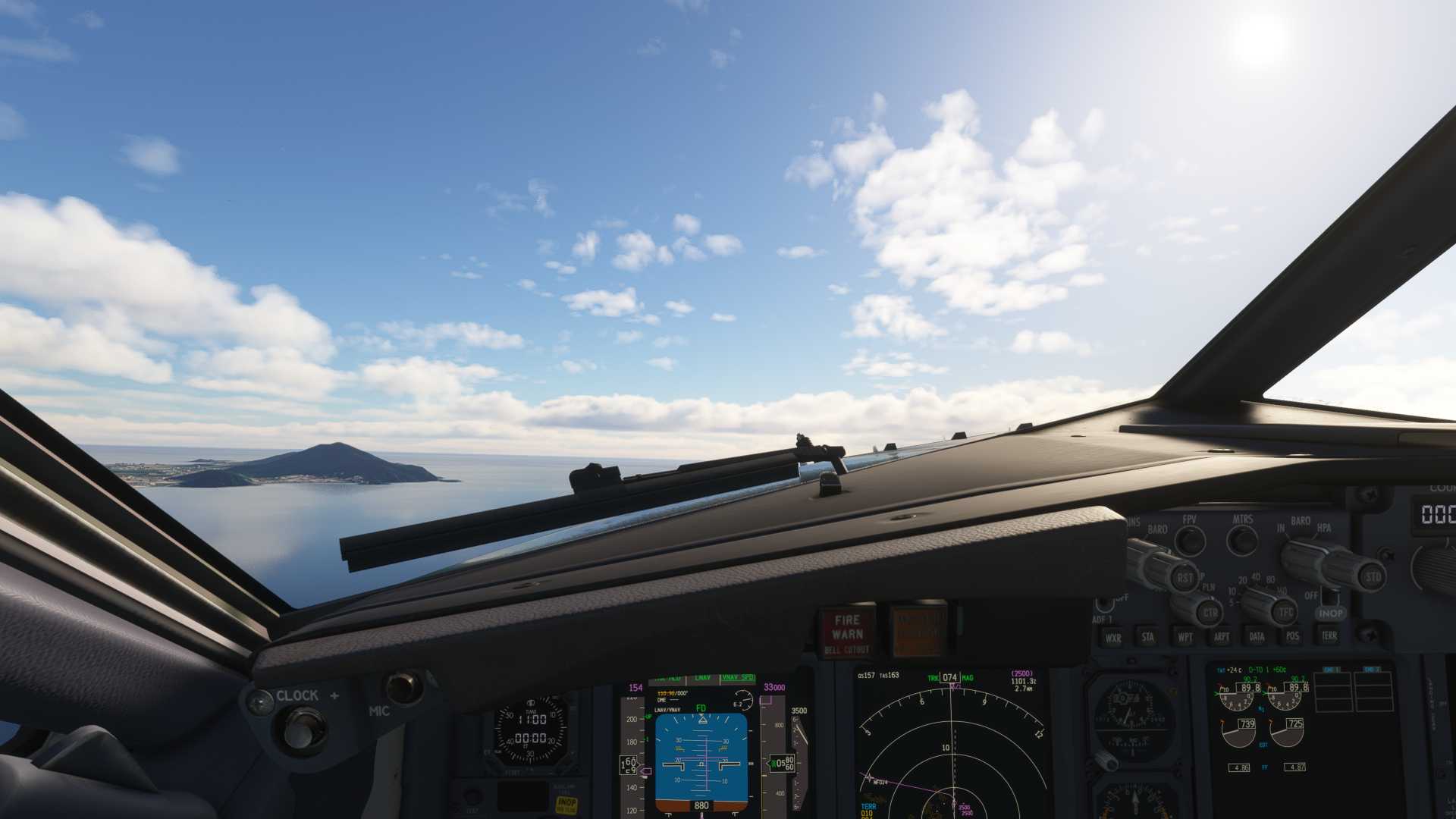Silence the red FIRE WARN light
This screenshot has width=1456, height=819.
[847, 632]
